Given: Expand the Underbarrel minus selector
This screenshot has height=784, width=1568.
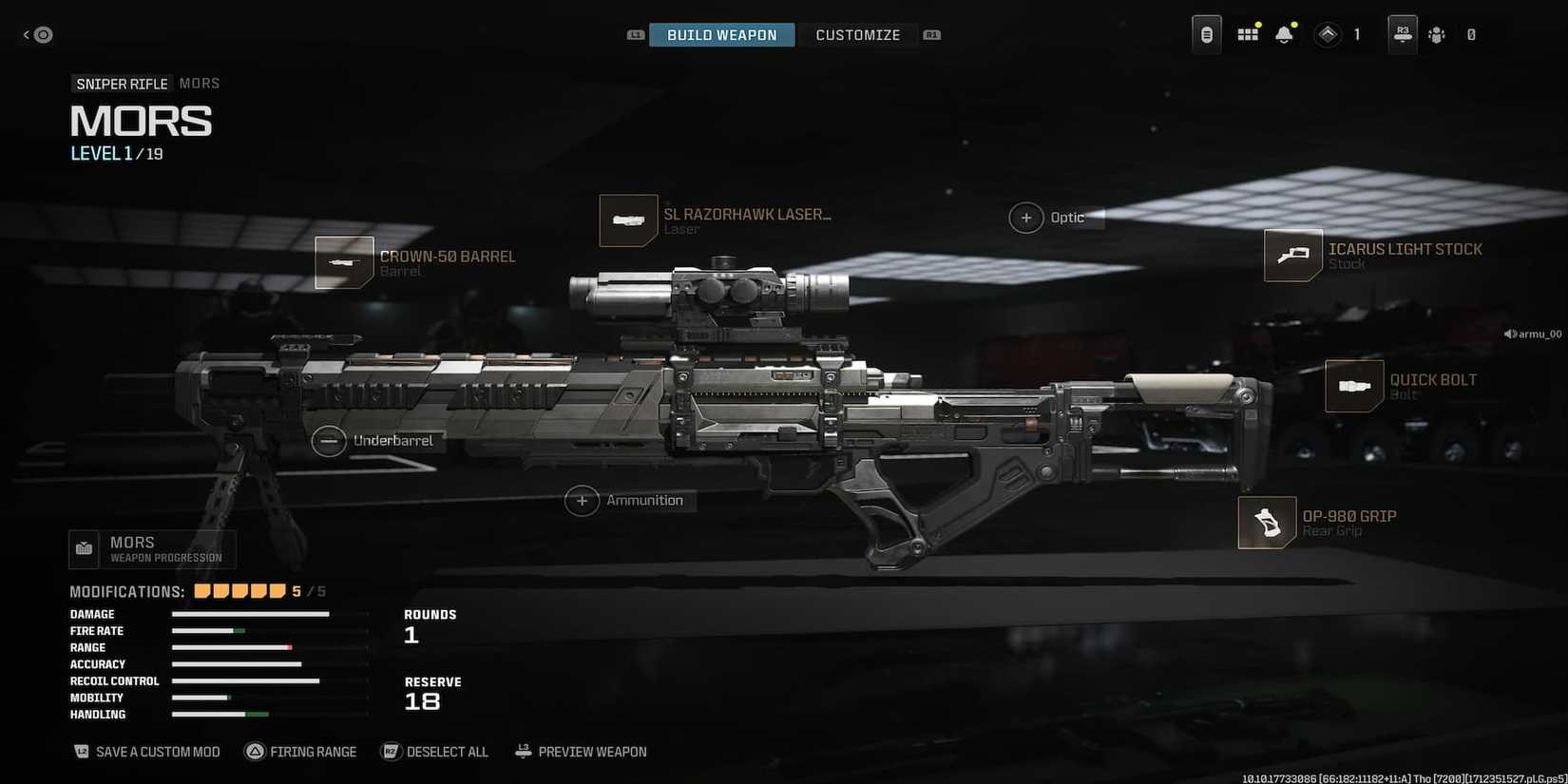Looking at the screenshot, I should point(329,441).
